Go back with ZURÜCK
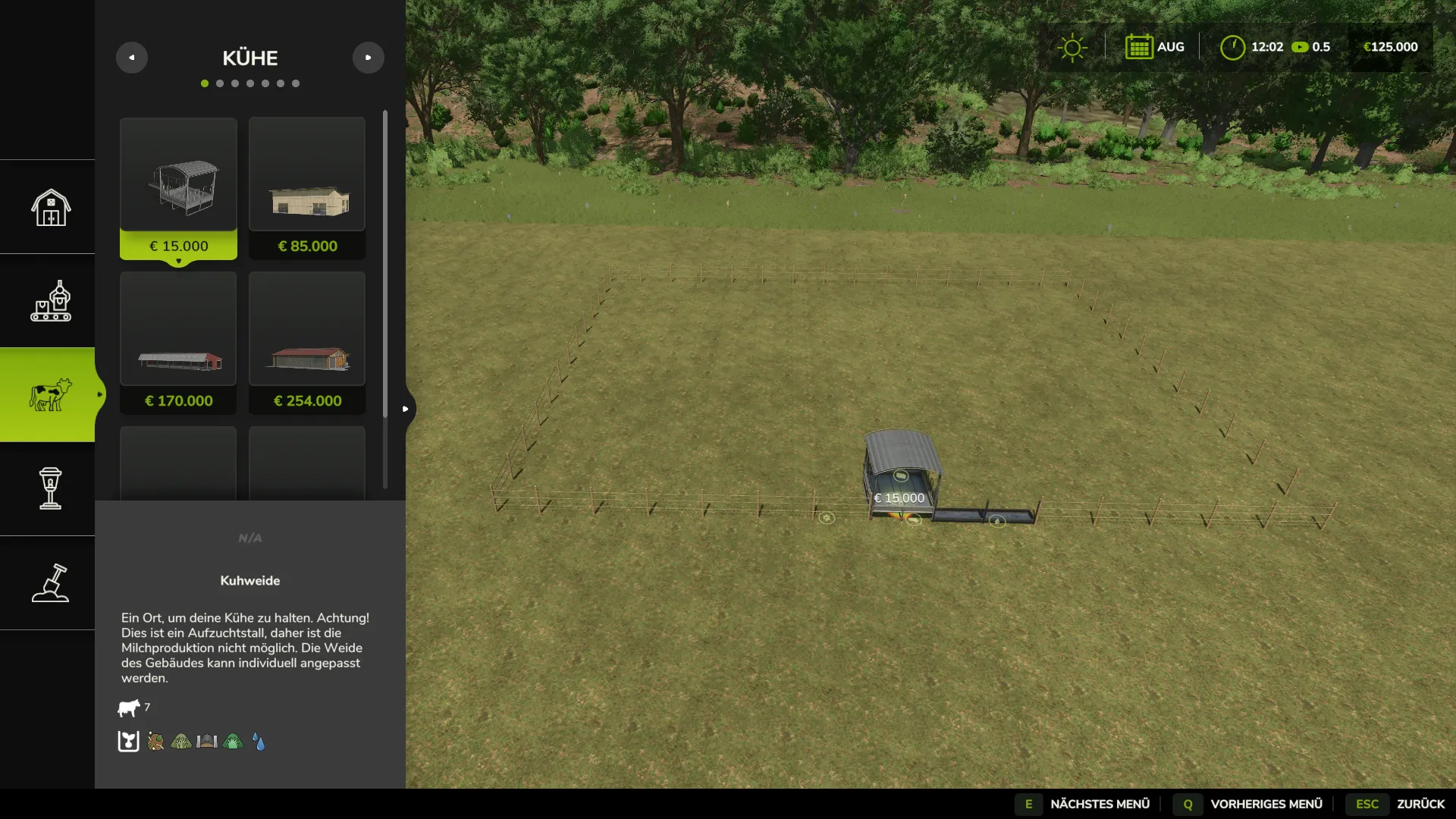 [1401, 804]
